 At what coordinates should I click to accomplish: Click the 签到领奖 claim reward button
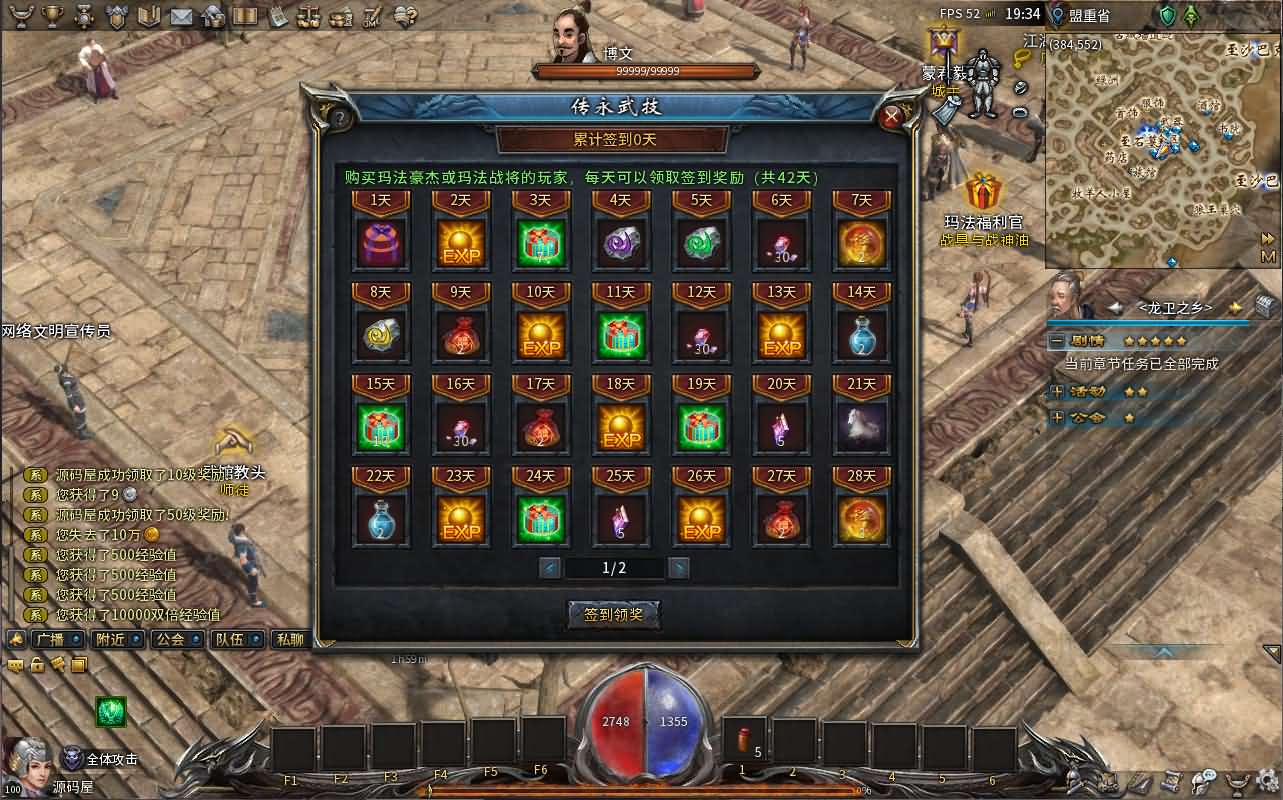pyautogui.click(x=614, y=615)
